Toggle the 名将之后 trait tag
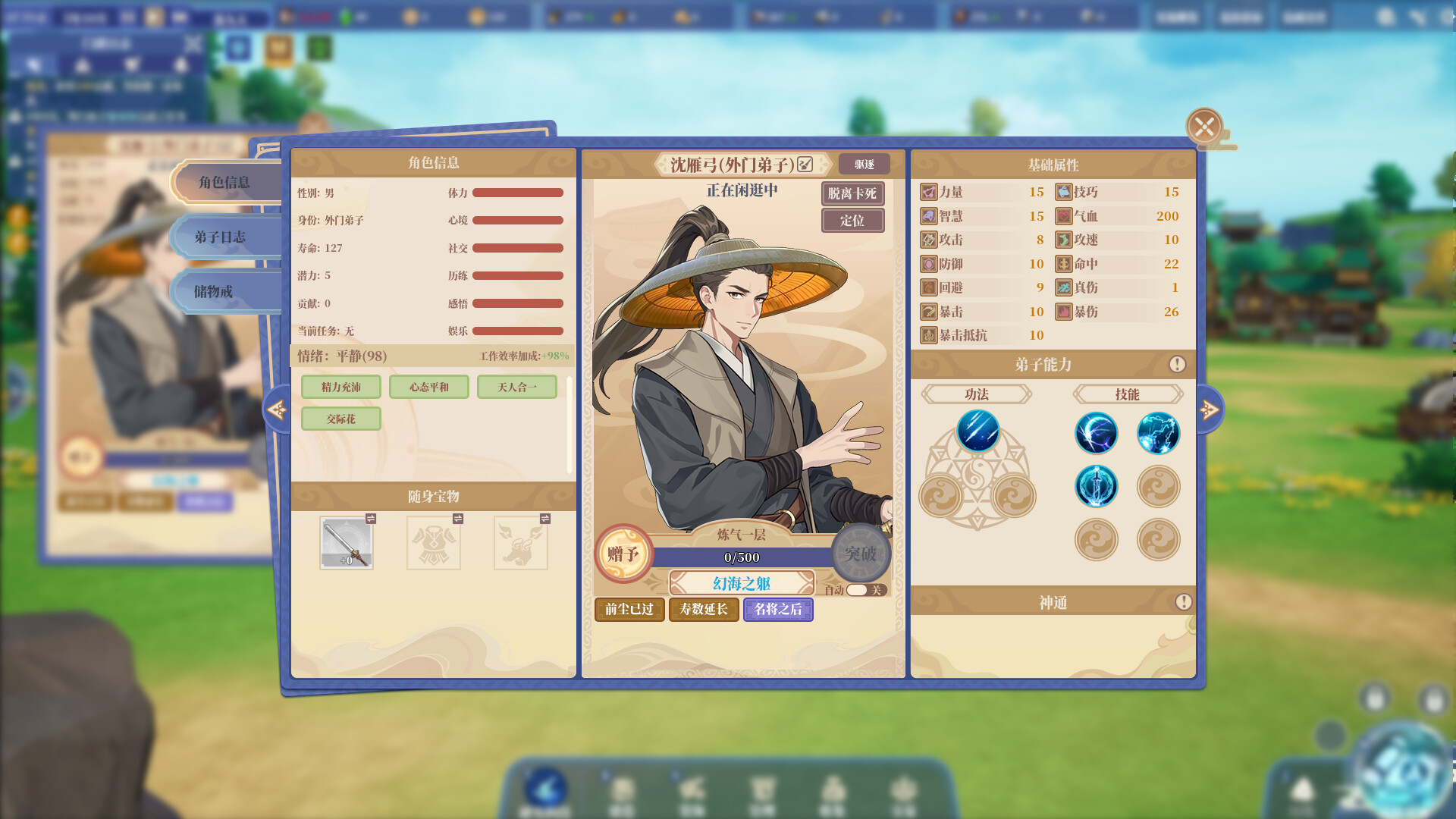The image size is (1456, 819). (x=778, y=610)
